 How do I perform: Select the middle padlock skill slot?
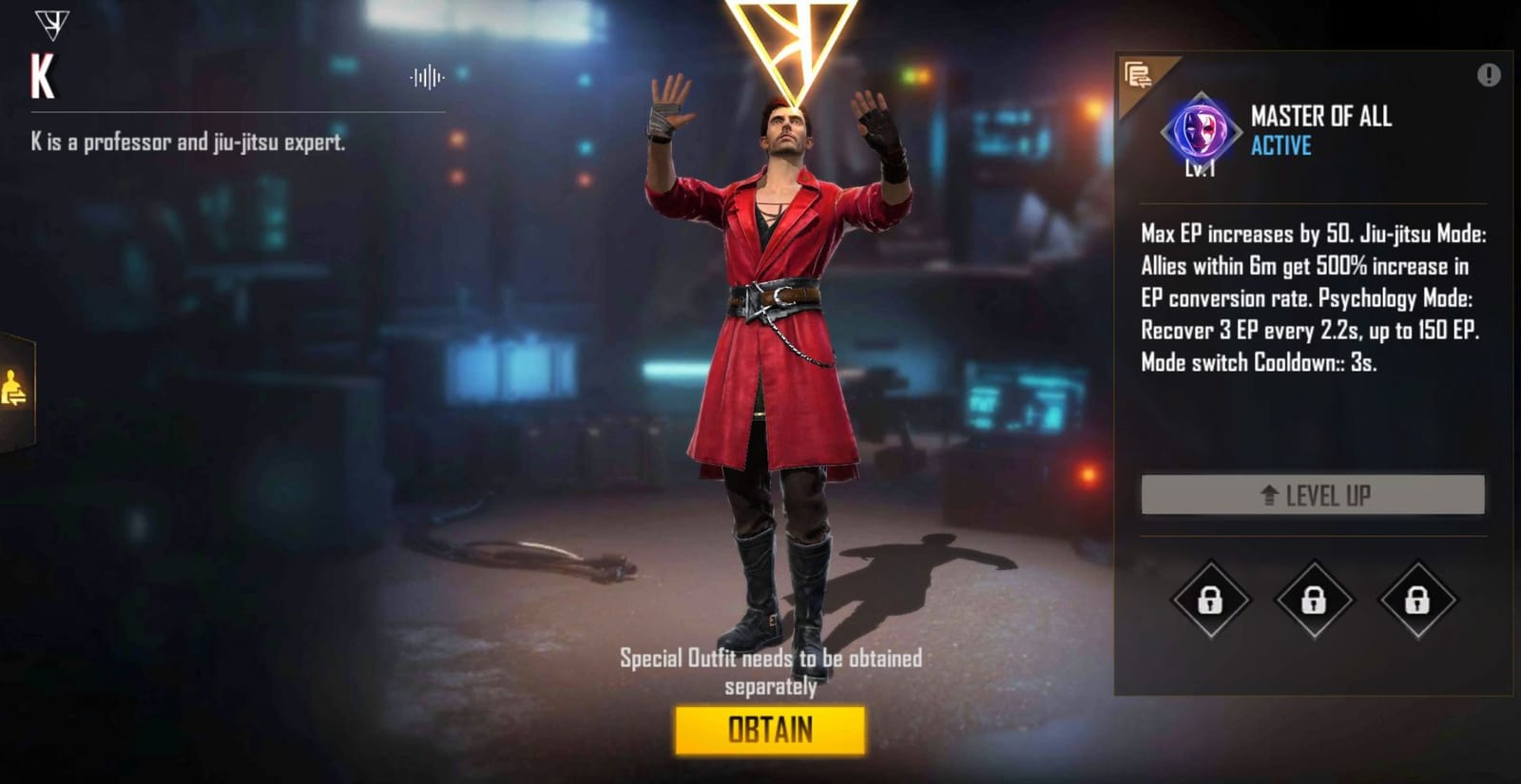(x=1314, y=602)
